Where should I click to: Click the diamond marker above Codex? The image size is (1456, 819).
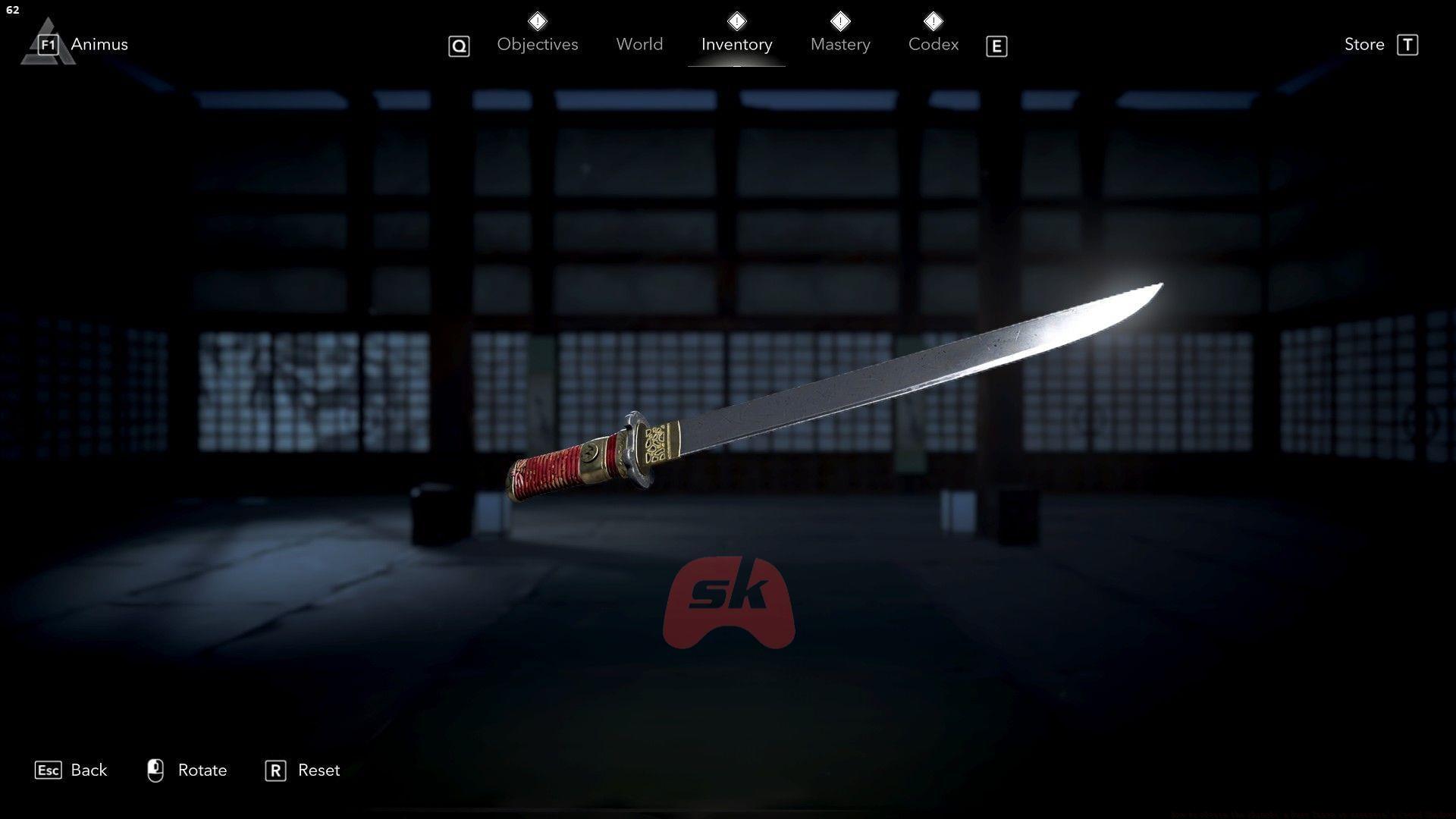933,21
